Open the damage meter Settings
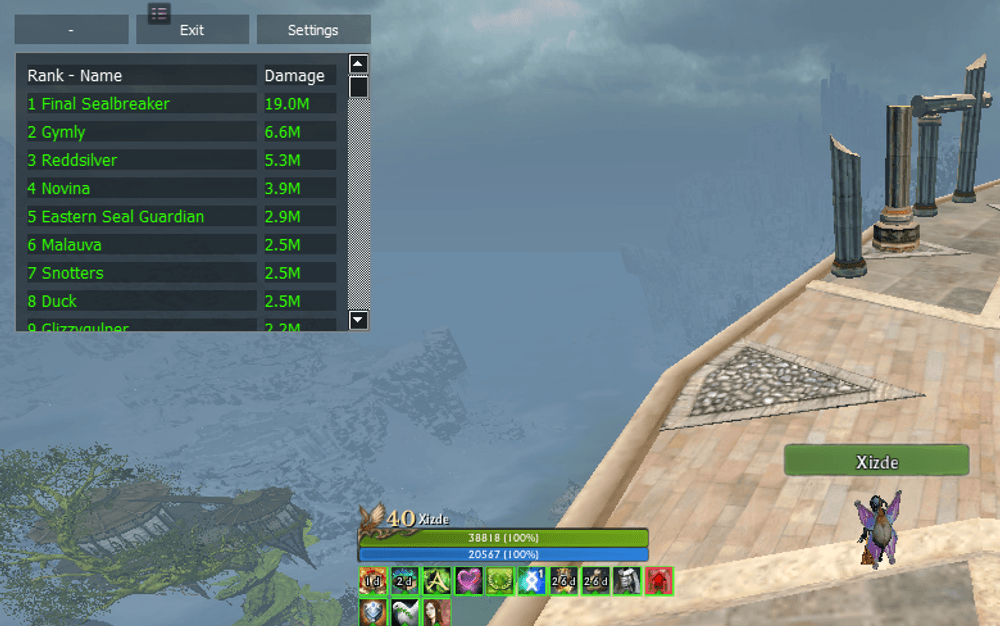This screenshot has height=626, width=1000. 313,30
